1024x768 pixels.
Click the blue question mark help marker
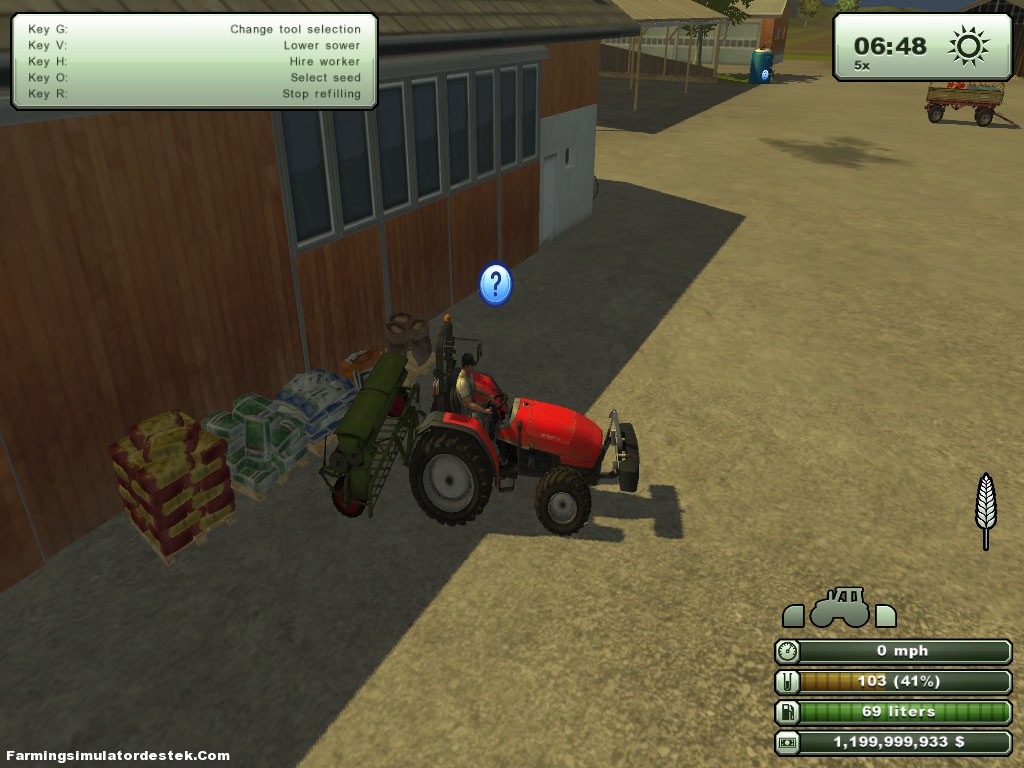pyautogui.click(x=495, y=285)
